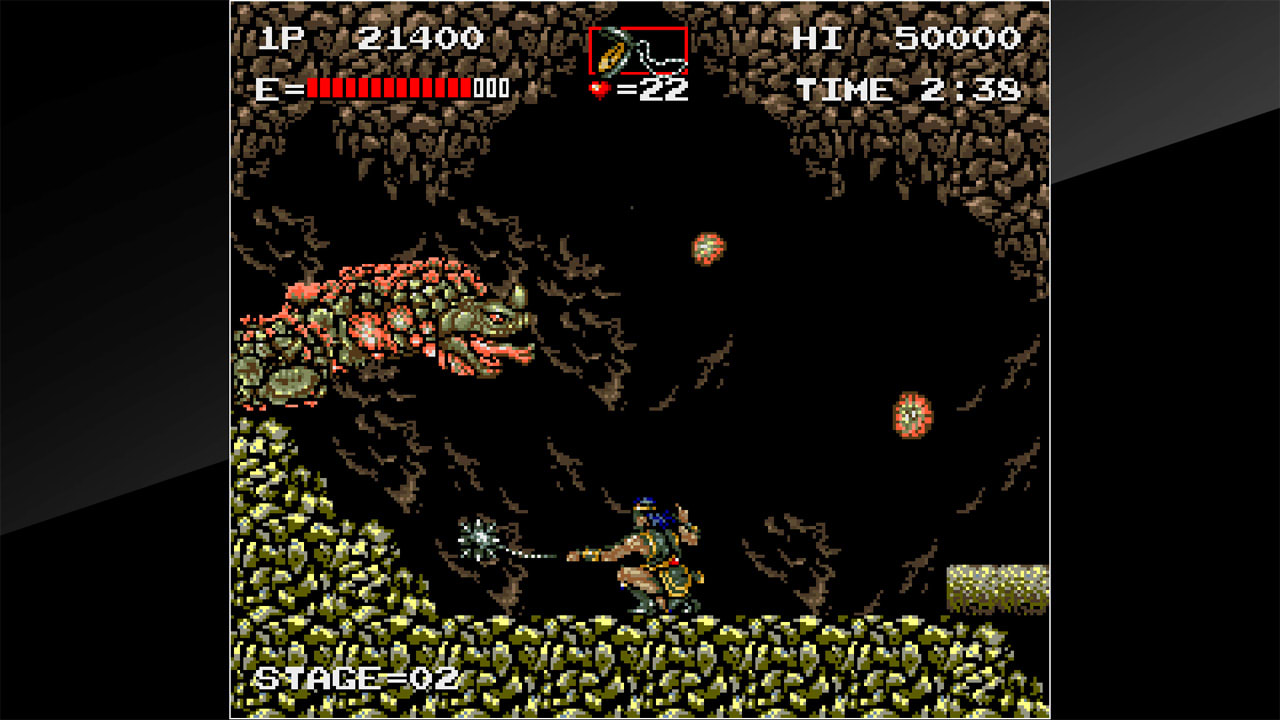Select the red heart icon beside the 22 counter
The image size is (1280, 720).
click(600, 91)
